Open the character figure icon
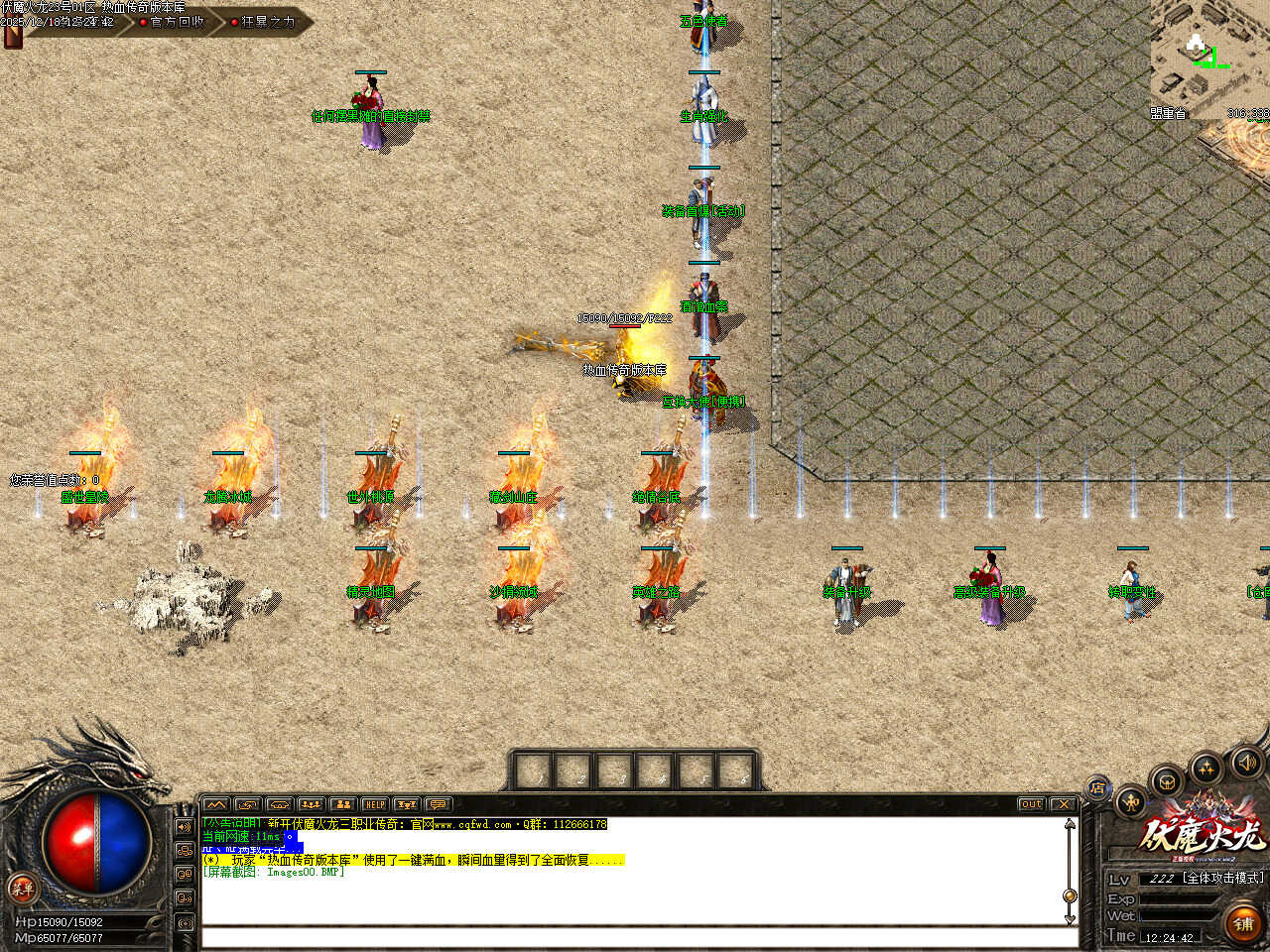1270x952 pixels. pyautogui.click(x=1131, y=802)
